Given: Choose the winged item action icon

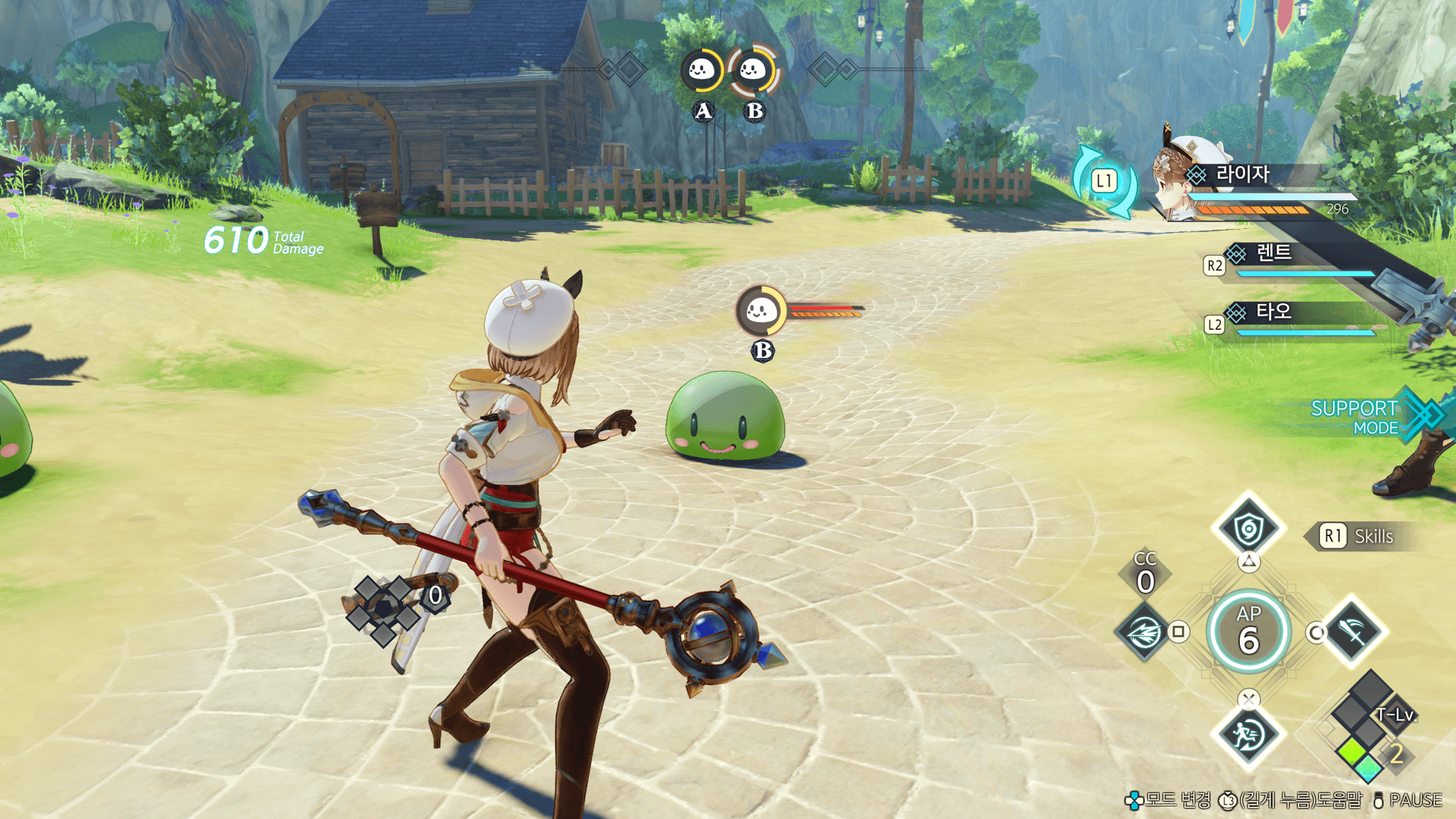Looking at the screenshot, I should point(1144,631).
